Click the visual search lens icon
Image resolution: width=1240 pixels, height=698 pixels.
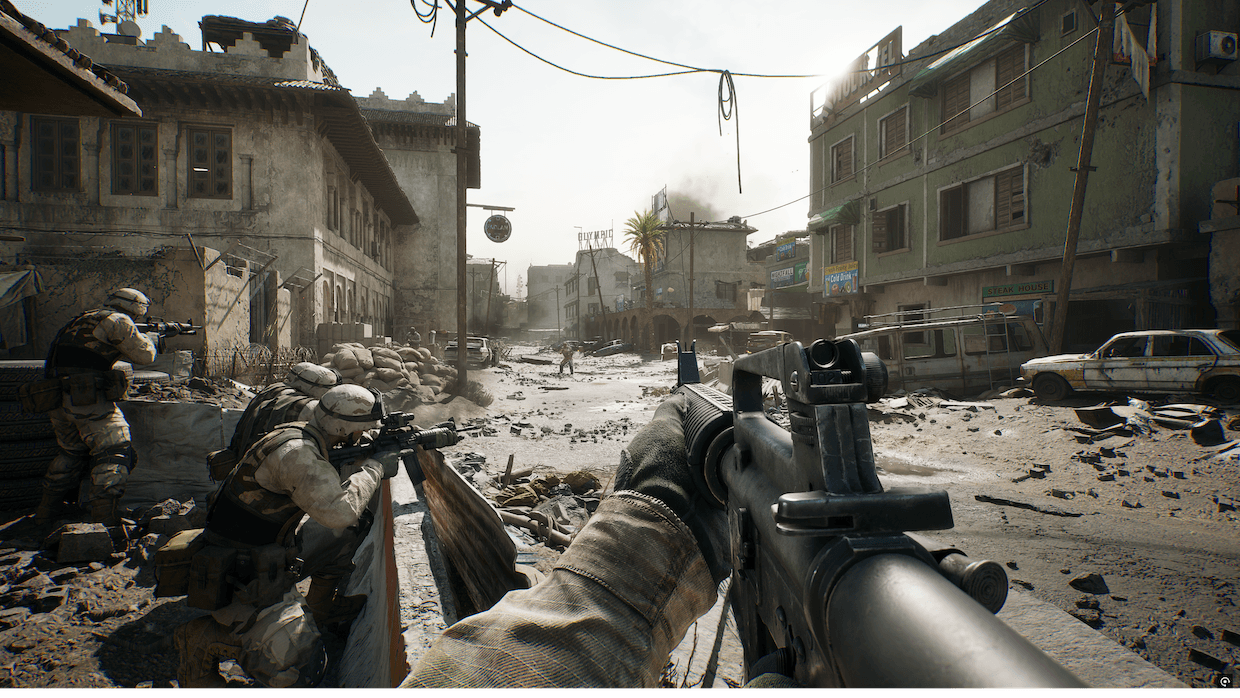[1224, 682]
